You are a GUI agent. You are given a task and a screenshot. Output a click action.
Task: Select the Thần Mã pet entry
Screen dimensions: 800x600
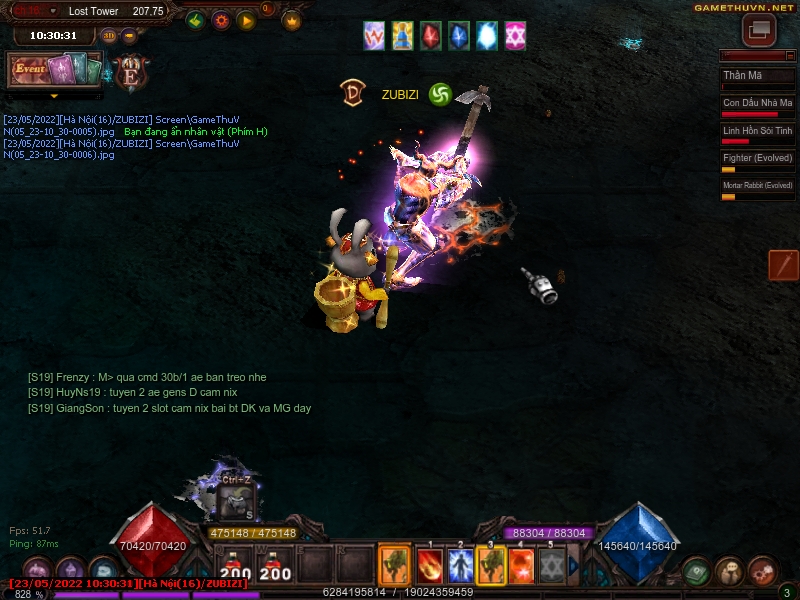click(x=757, y=77)
